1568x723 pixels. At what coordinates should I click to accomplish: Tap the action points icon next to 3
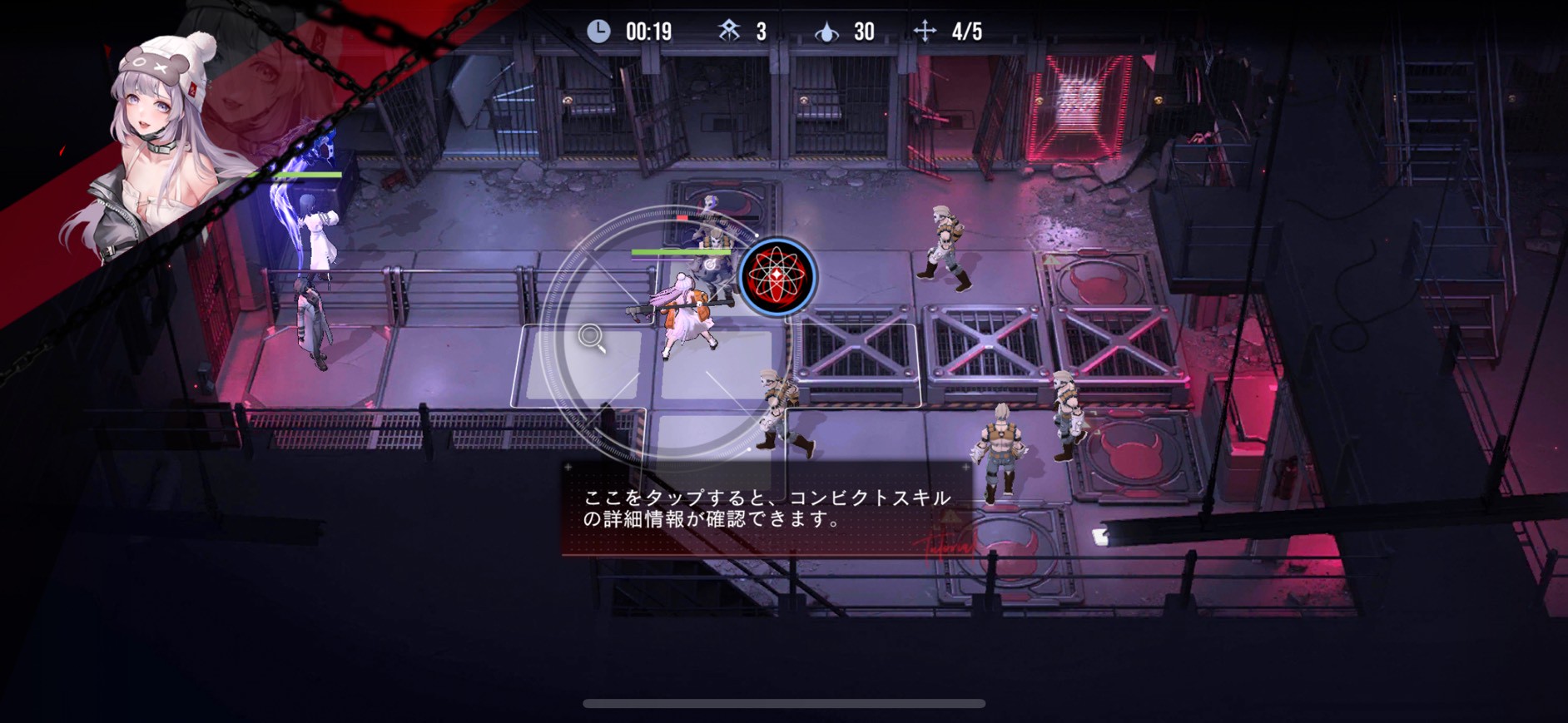tap(727, 30)
